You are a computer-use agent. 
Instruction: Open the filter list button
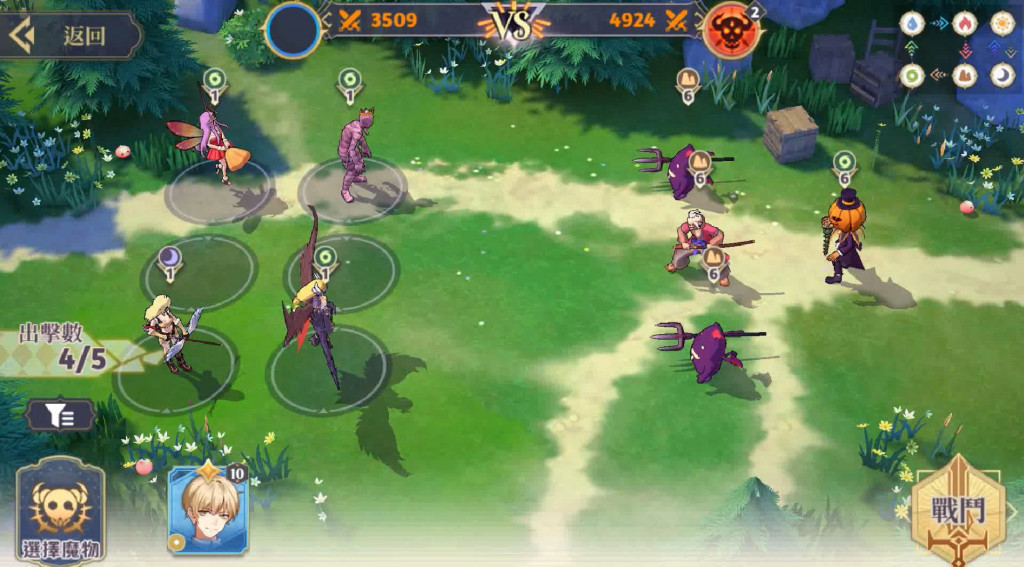coord(61,414)
